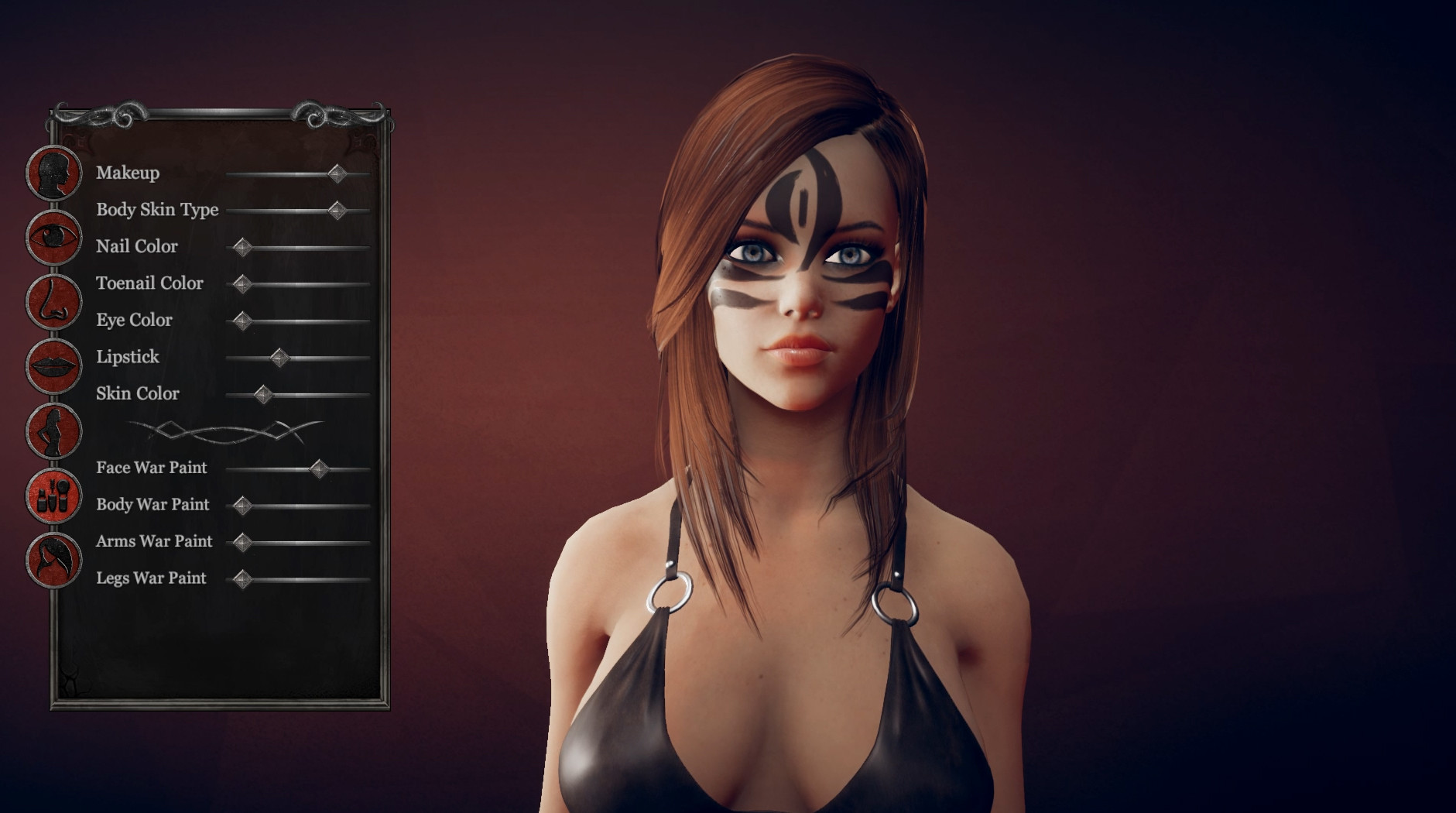Viewport: 1456px width, 813px height.
Task: Click the Nail Color slider handle
Action: point(244,246)
